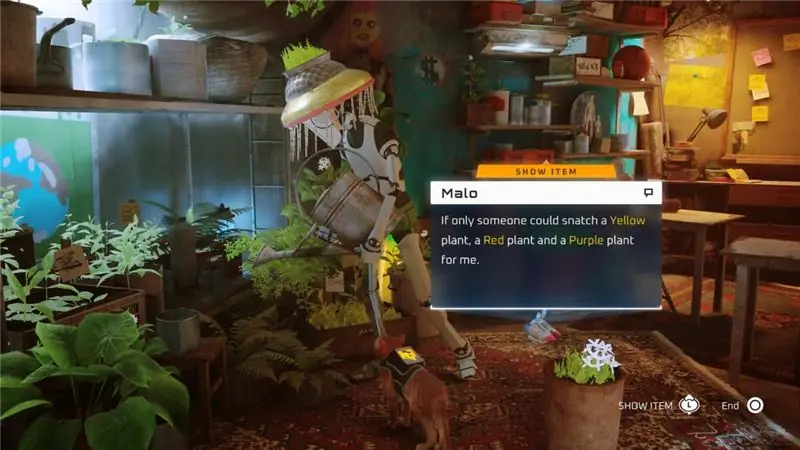Select the orange SHOW ITEM tab above the dialogue

coord(546,171)
